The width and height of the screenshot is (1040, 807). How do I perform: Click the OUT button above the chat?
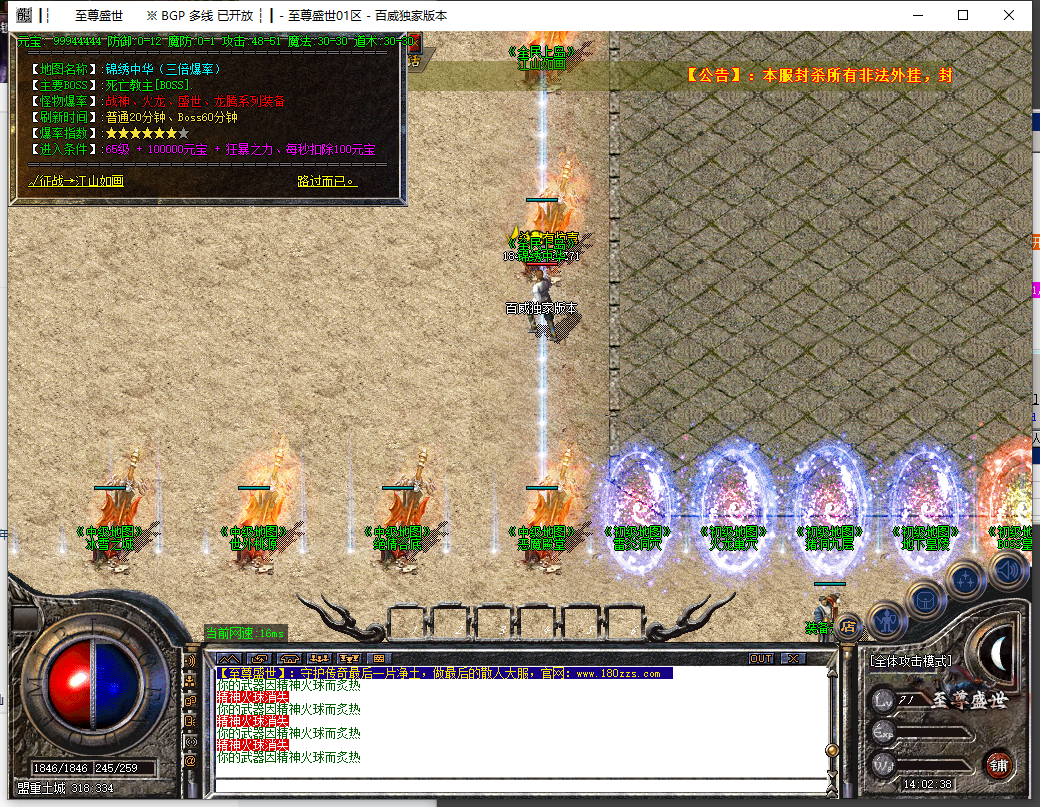point(761,658)
